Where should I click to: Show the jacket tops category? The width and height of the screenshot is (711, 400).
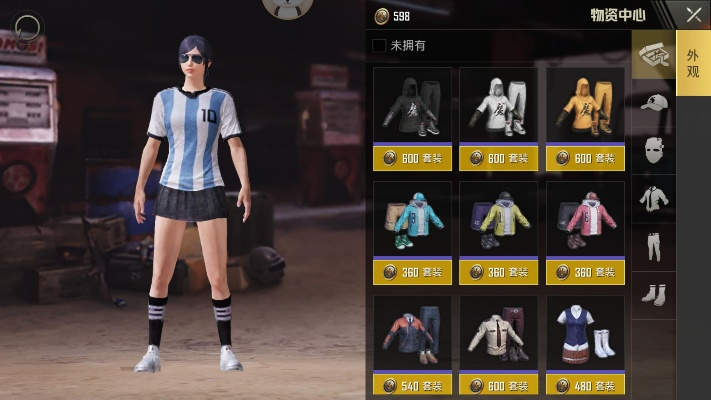654,199
